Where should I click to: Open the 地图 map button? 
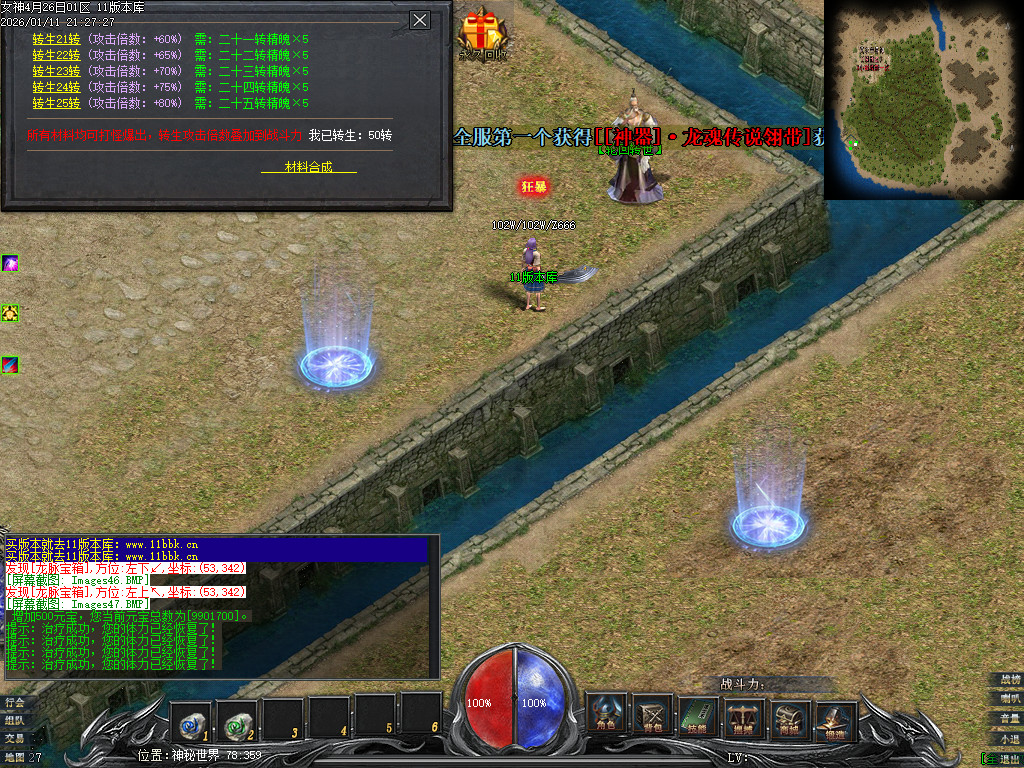coord(14,758)
